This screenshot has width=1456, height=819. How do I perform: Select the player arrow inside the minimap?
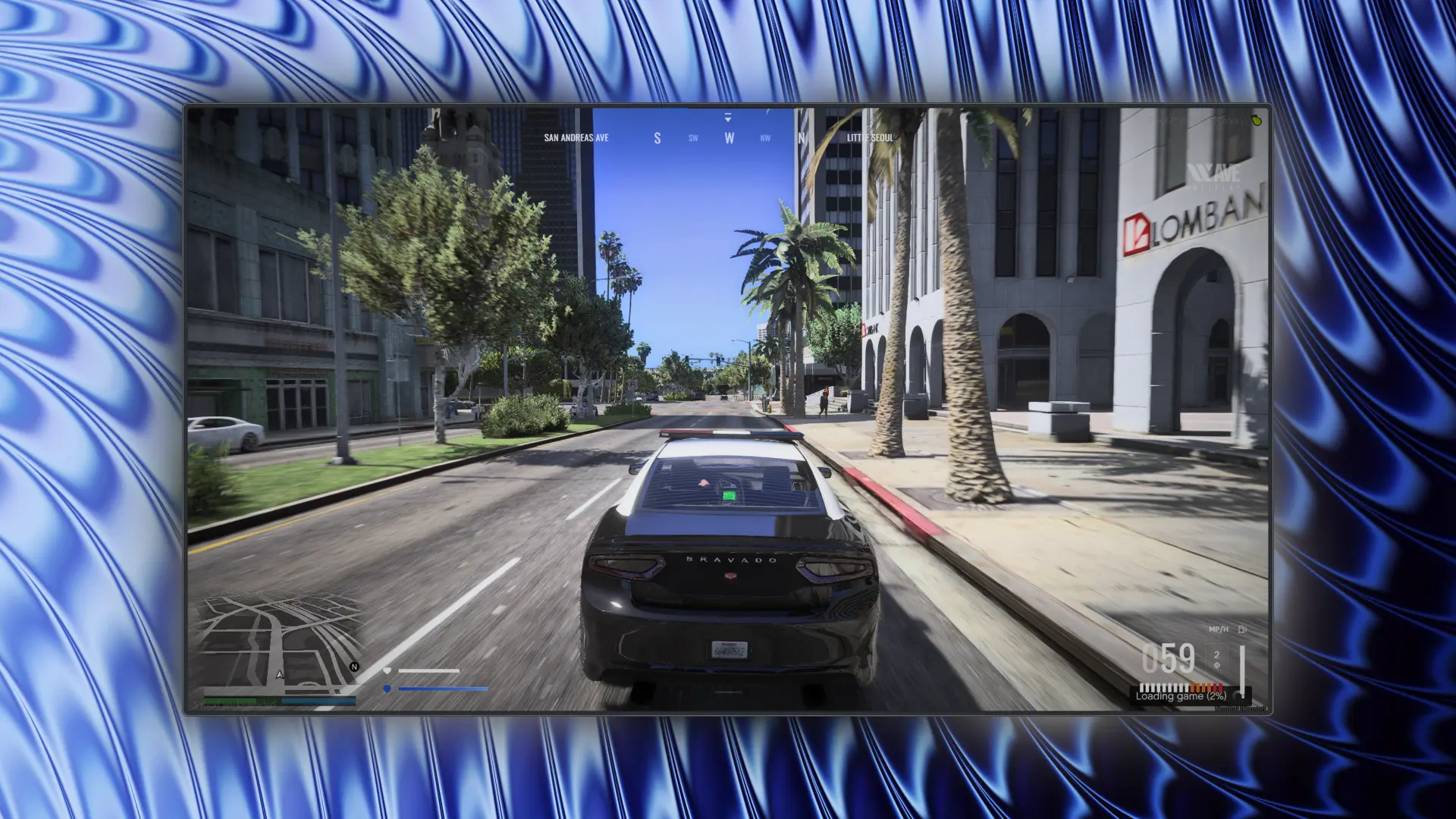coord(280,675)
